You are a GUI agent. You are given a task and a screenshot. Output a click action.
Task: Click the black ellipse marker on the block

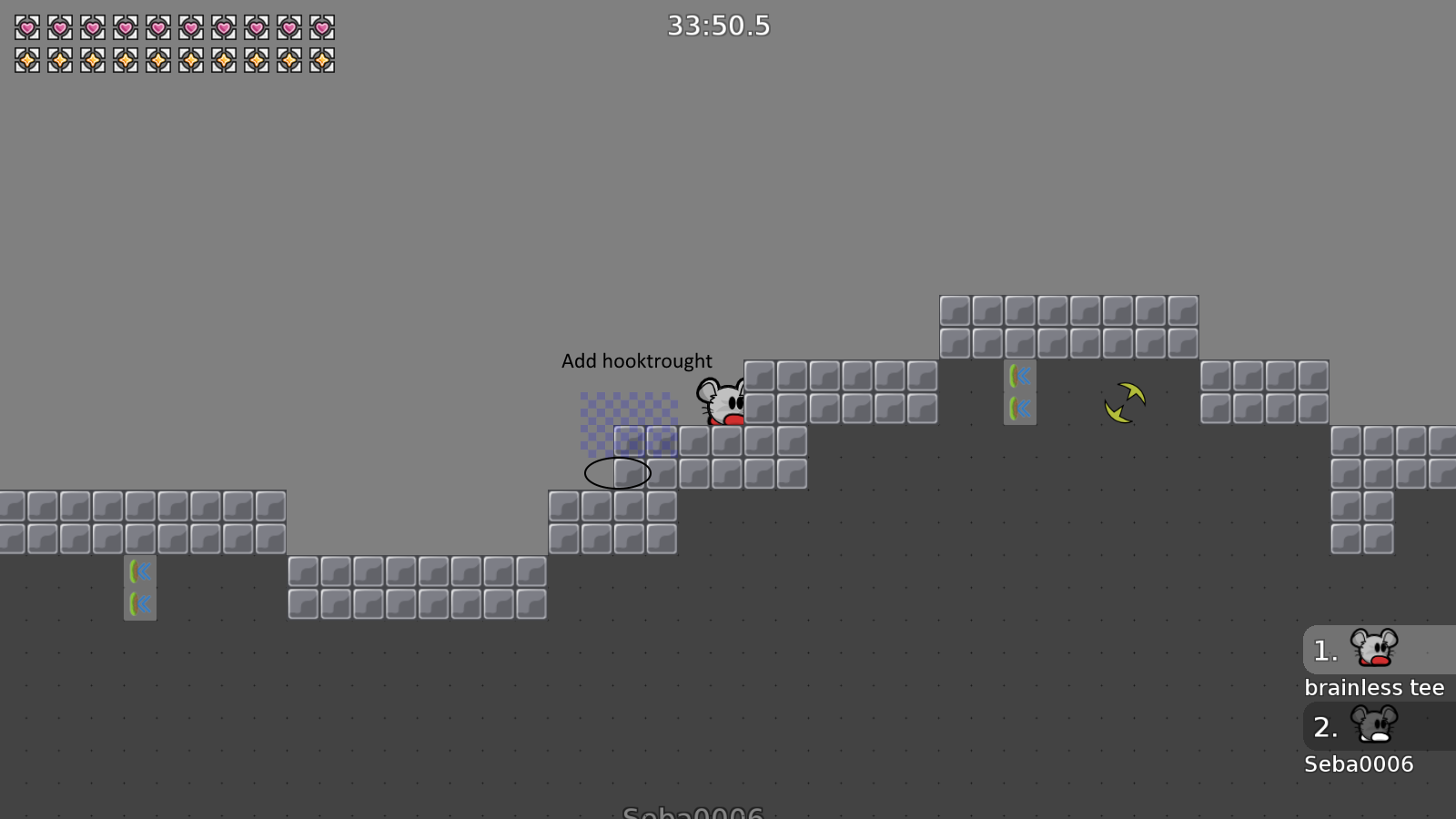618,471
